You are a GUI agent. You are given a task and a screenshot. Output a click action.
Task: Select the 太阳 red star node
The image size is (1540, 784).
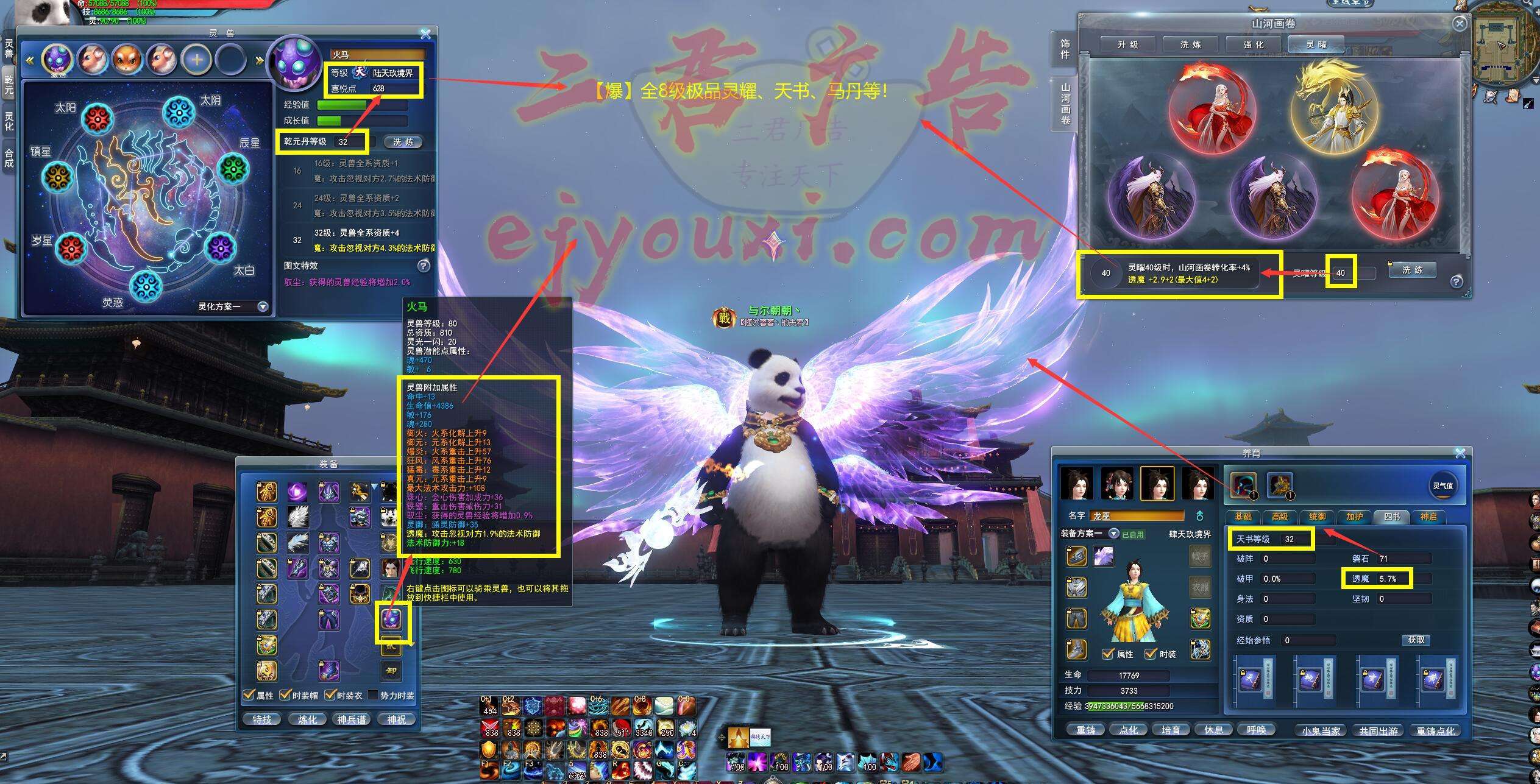(x=96, y=118)
